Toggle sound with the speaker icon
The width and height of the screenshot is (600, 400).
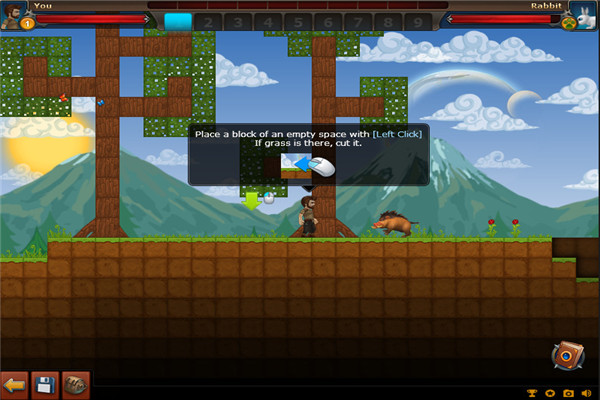pos(587,393)
